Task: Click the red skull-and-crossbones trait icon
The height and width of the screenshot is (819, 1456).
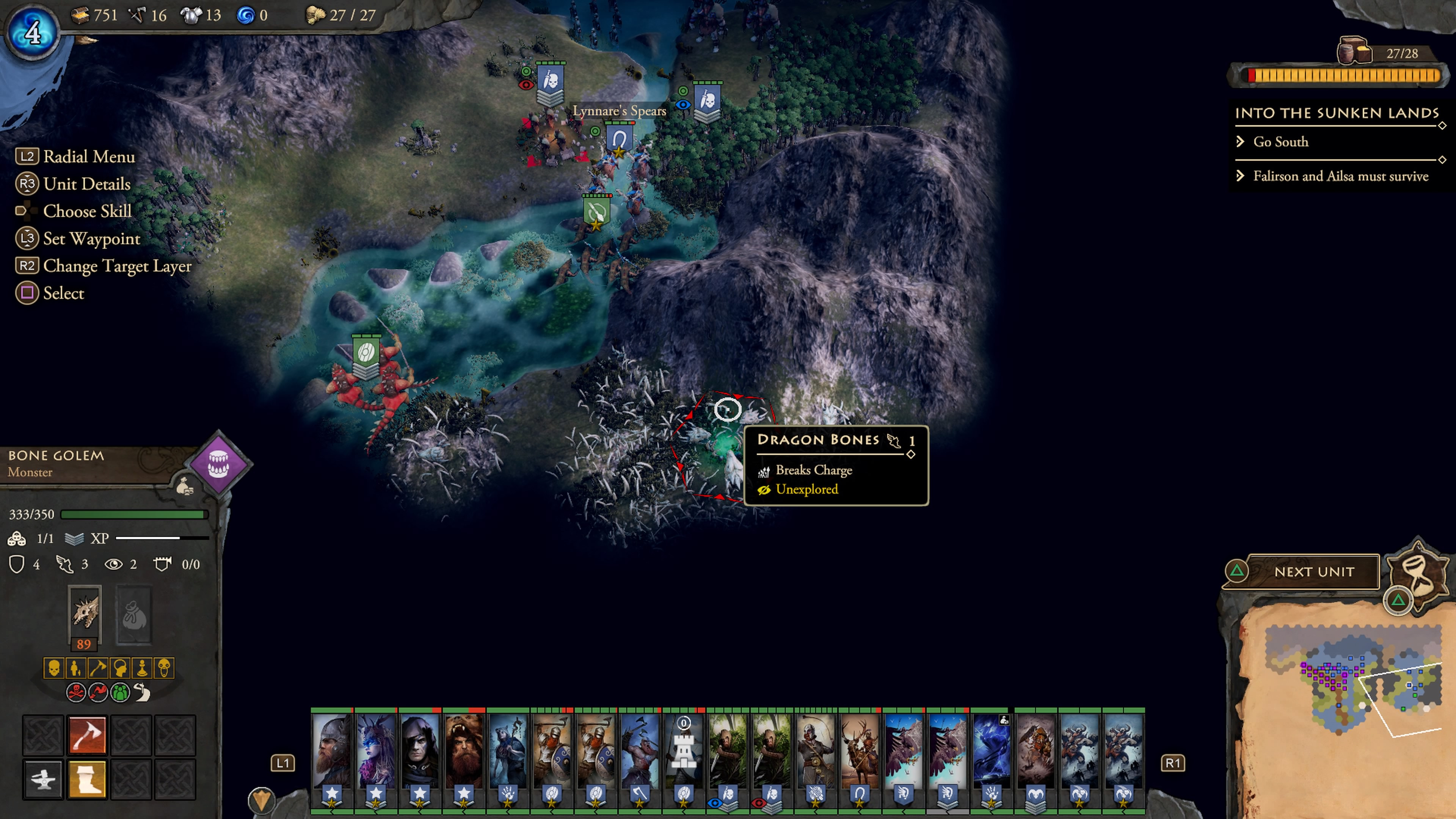Action: 76,692
